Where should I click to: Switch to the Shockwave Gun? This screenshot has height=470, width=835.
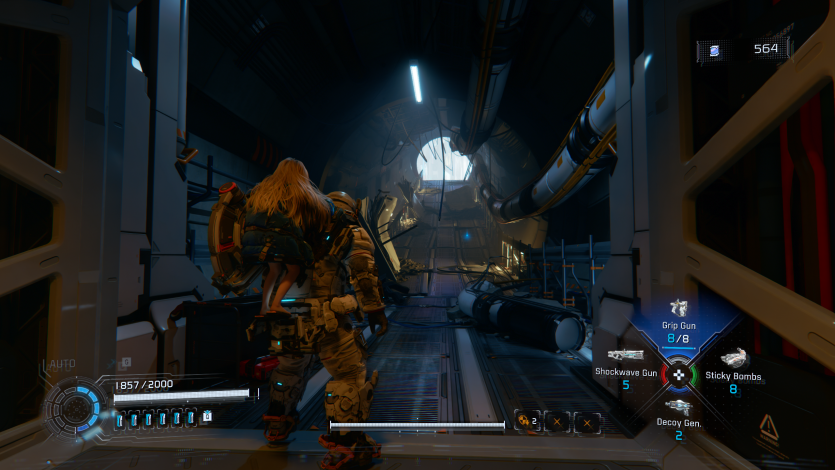click(x=626, y=356)
